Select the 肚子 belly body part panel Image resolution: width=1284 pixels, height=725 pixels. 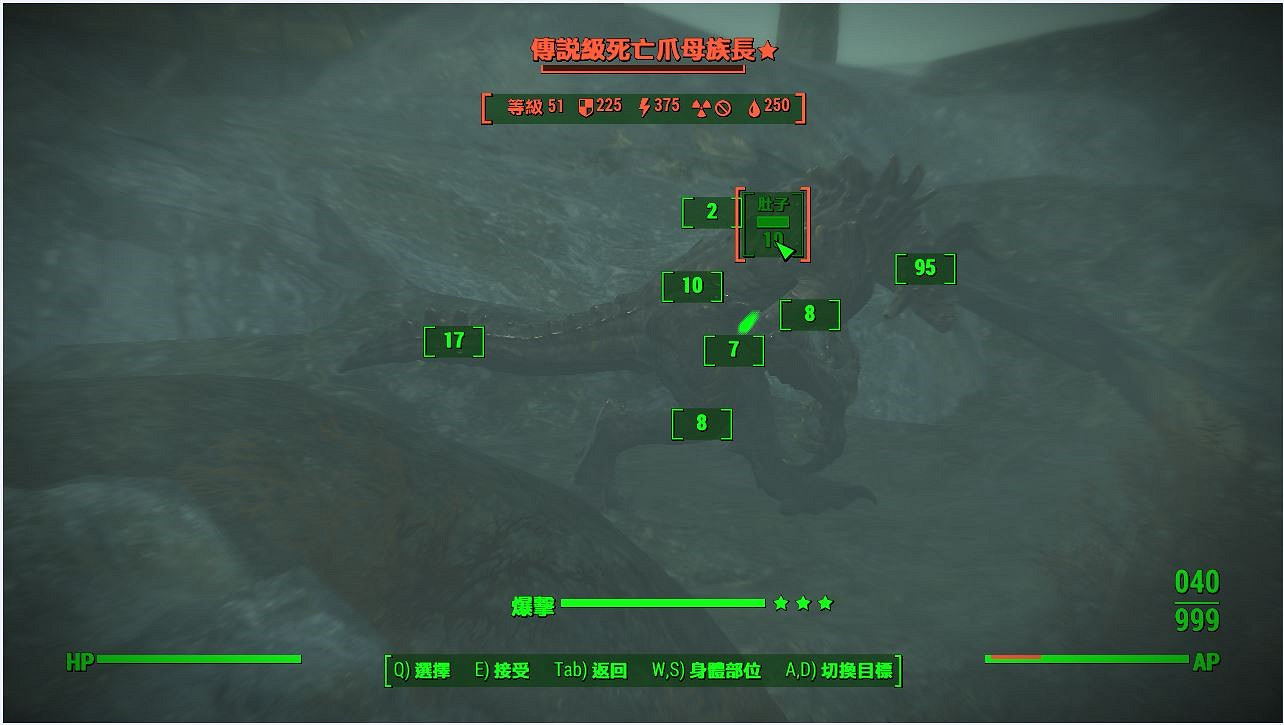coord(775,222)
